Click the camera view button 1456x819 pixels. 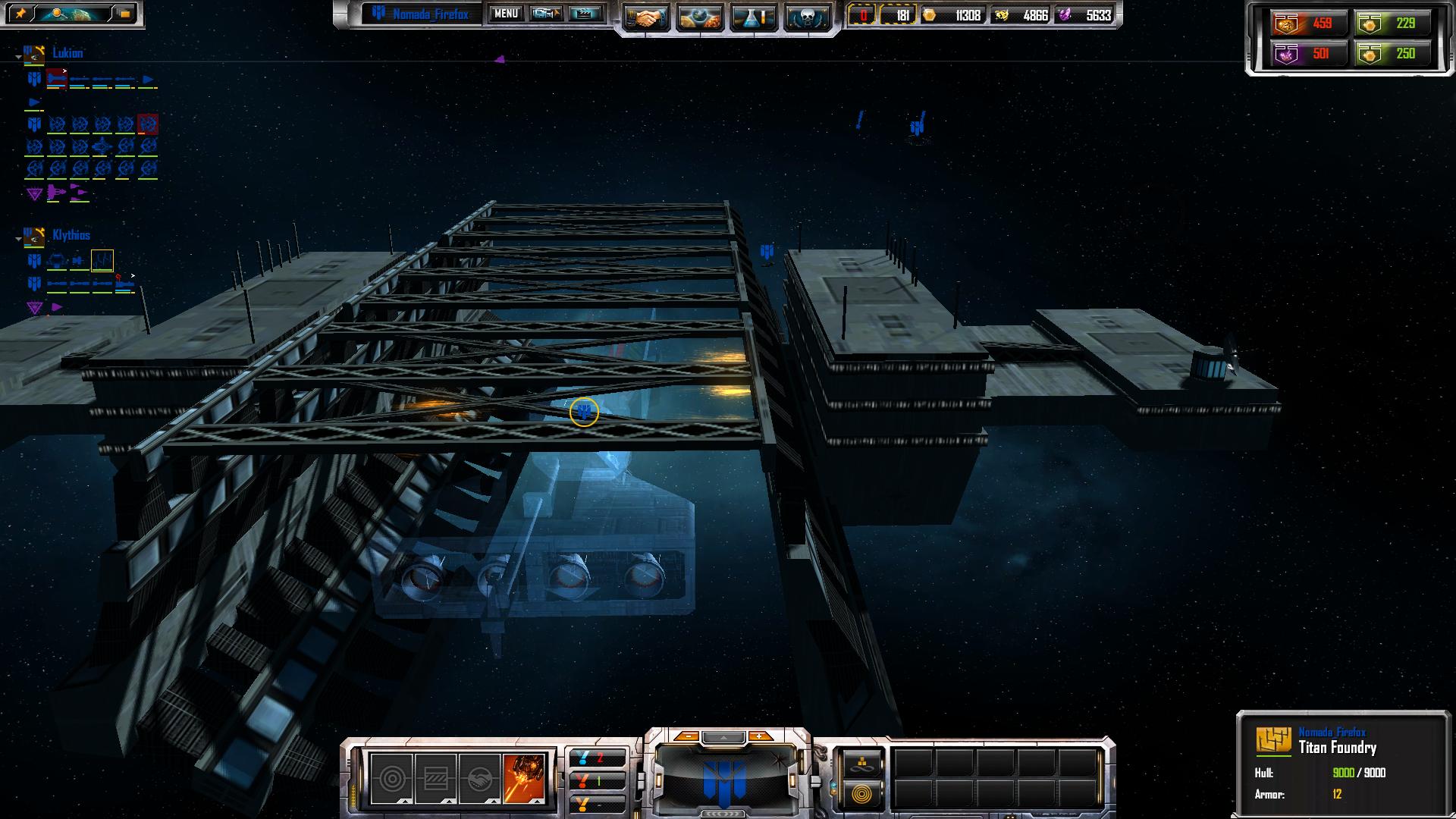tap(545, 14)
